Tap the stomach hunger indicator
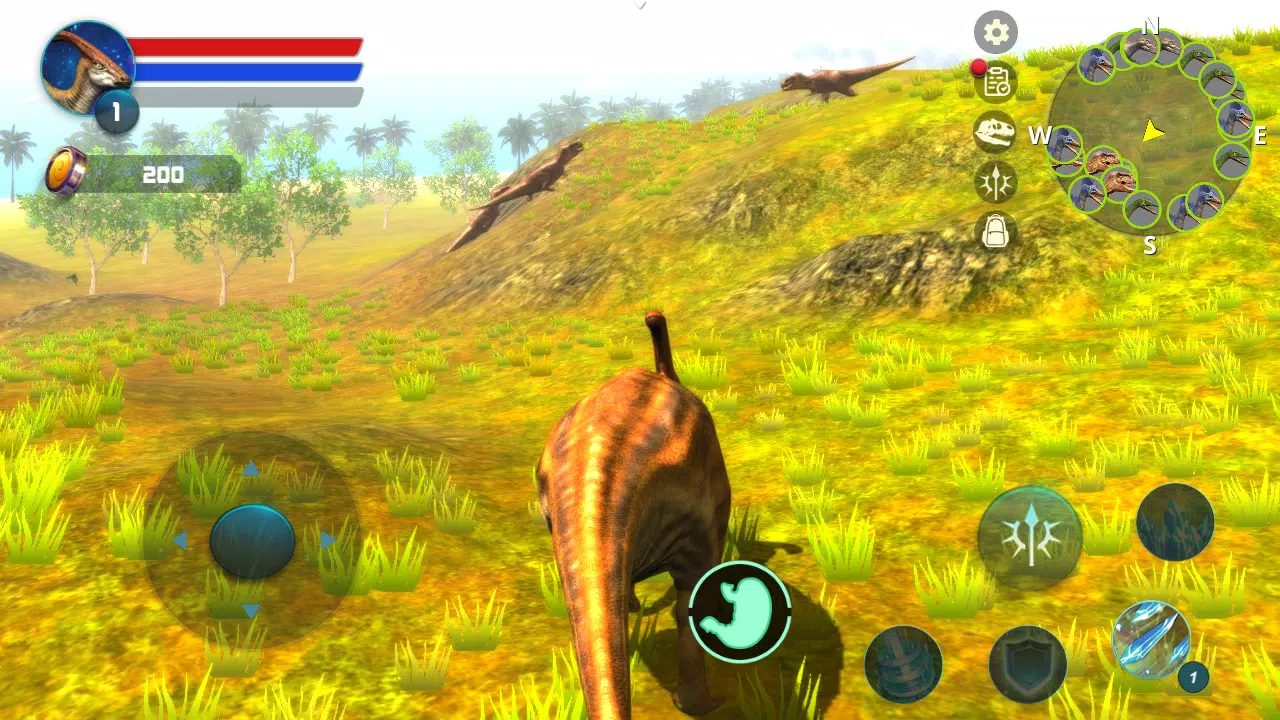Viewport: 1280px width, 720px height. click(740, 612)
